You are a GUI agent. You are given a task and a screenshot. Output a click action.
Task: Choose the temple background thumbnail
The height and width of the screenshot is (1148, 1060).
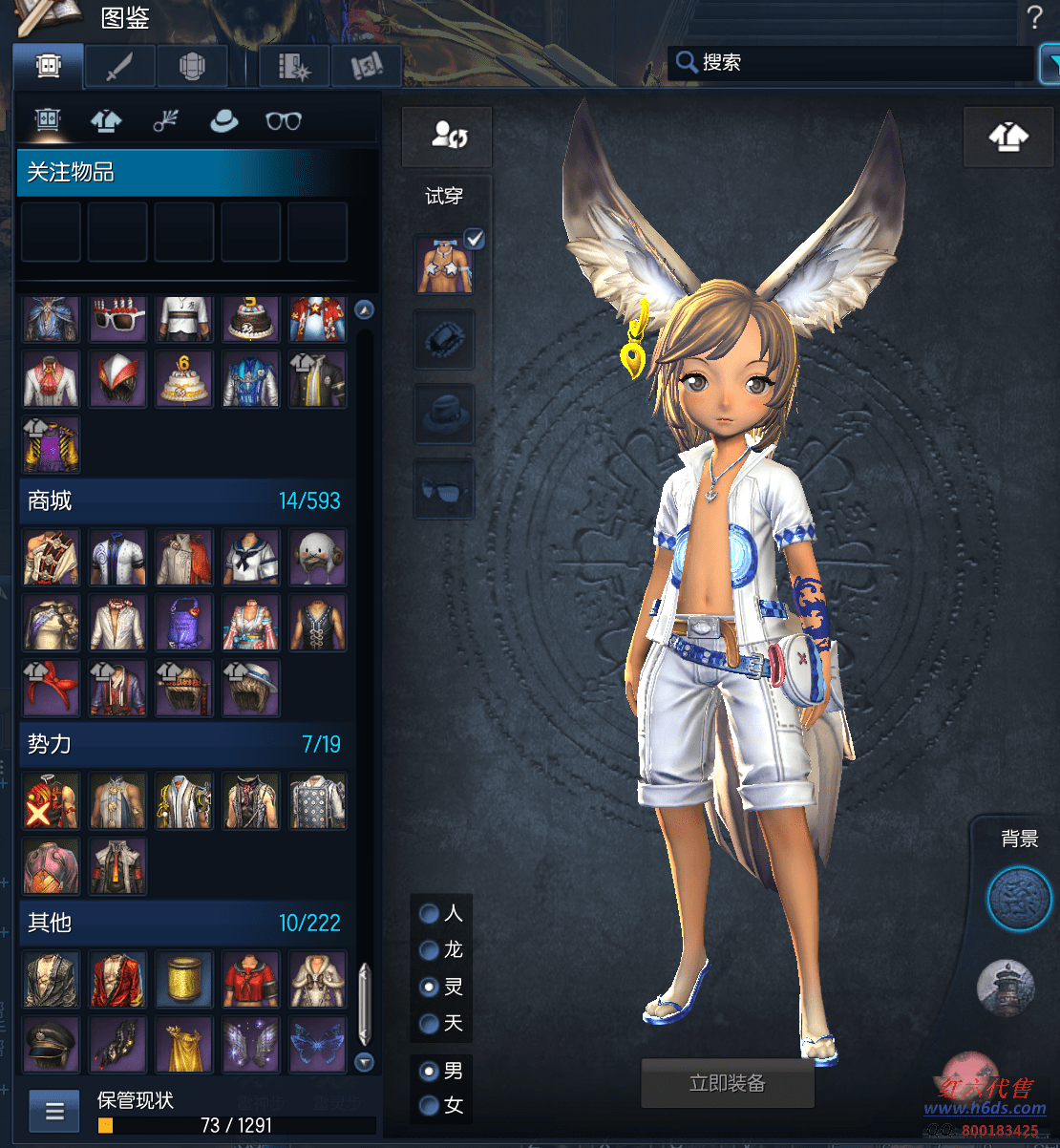tap(1007, 987)
